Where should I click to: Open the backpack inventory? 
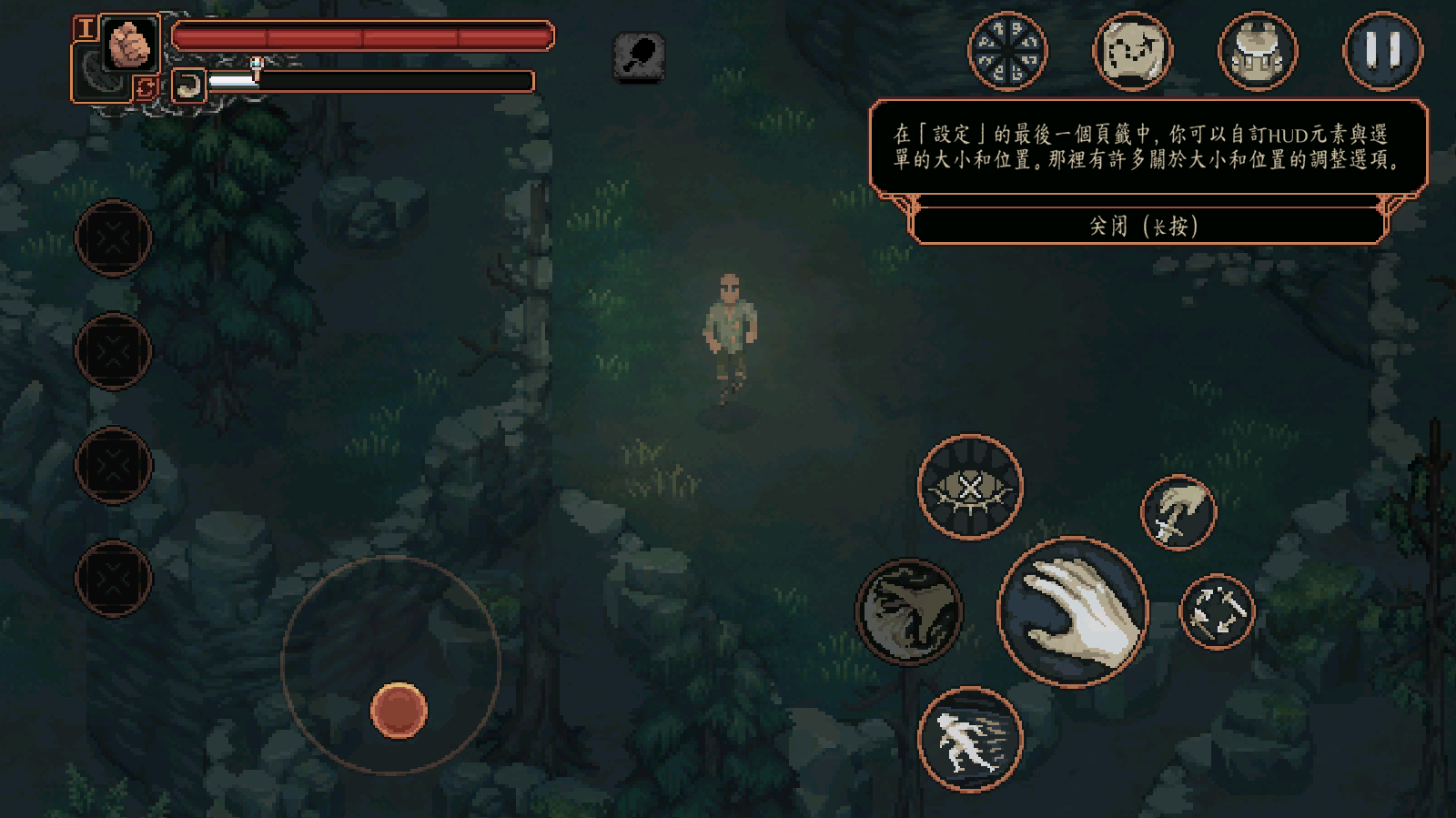1258,51
